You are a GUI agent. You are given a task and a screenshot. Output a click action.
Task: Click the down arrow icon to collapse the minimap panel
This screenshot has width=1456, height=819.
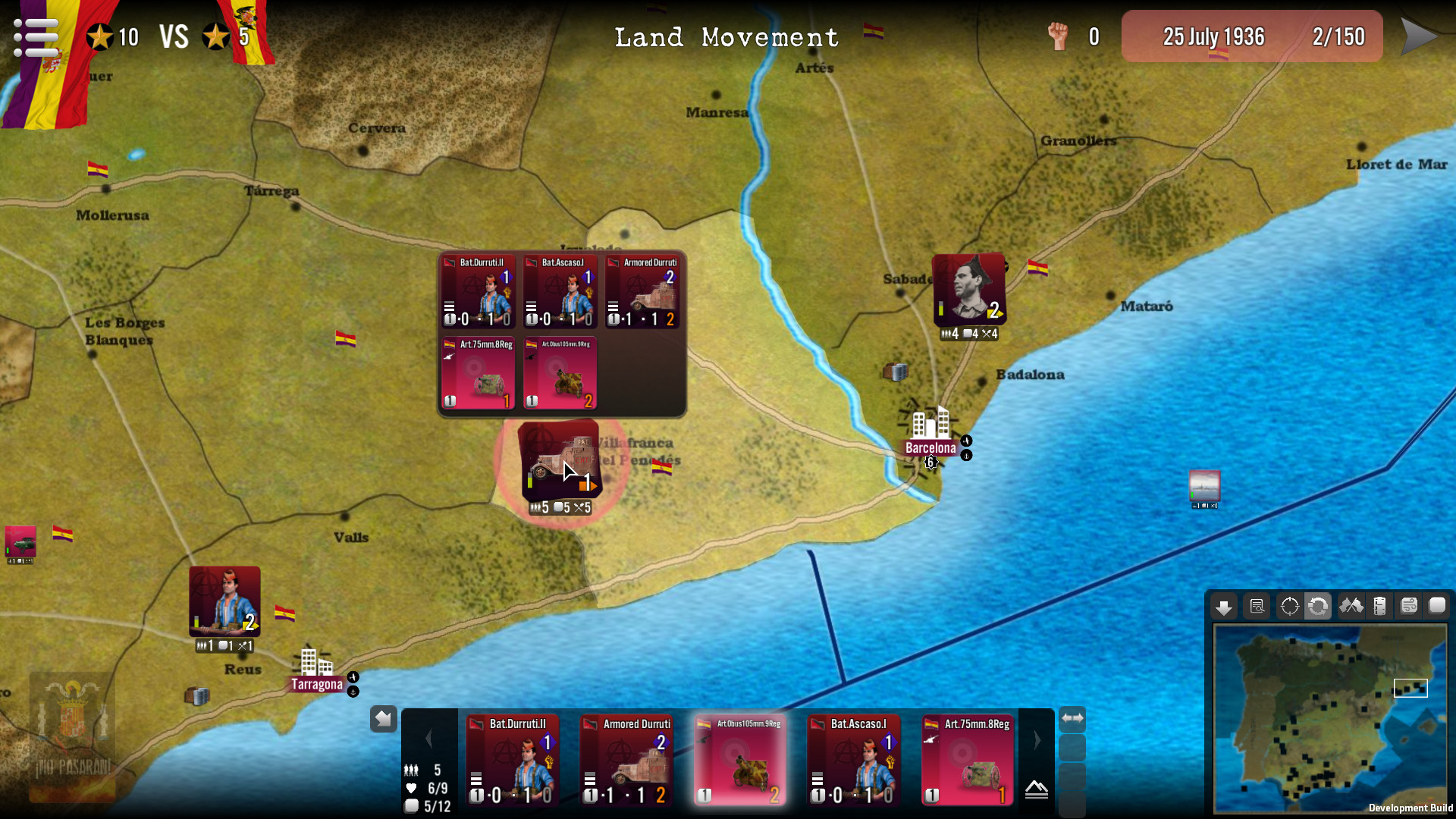pos(1224,605)
